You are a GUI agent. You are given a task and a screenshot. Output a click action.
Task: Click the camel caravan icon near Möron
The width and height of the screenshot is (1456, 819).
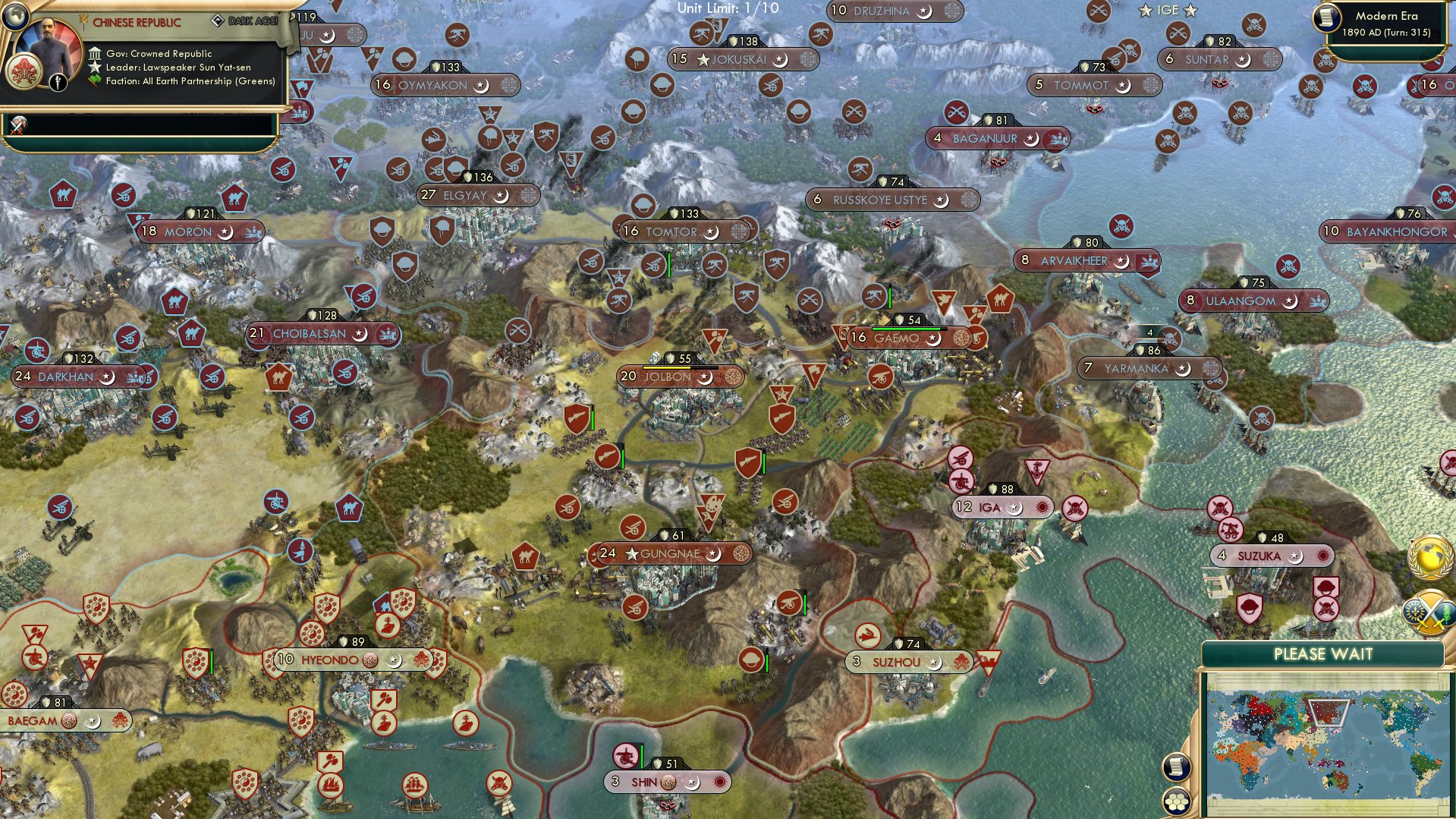[x=236, y=199]
